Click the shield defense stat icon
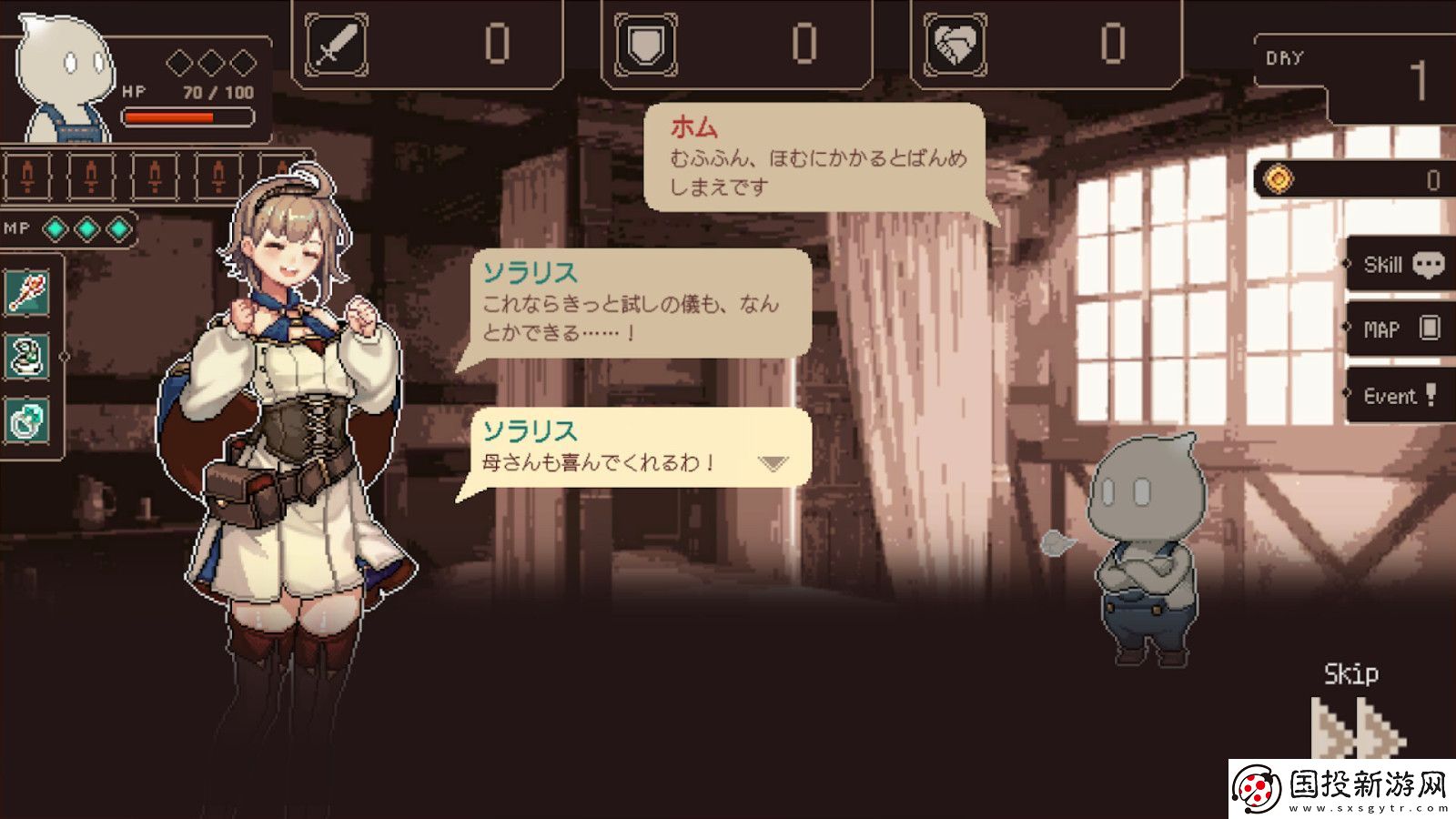 (x=648, y=40)
